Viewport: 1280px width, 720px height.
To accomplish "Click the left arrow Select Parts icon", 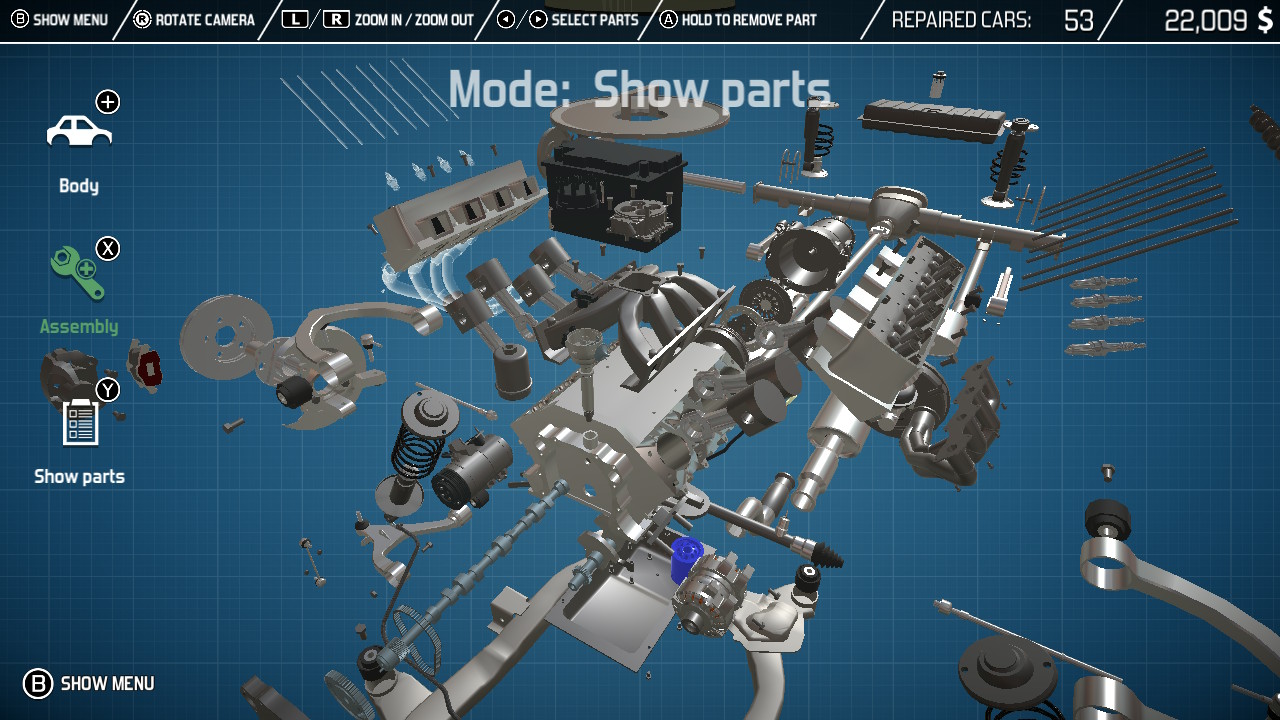I will click(506, 18).
